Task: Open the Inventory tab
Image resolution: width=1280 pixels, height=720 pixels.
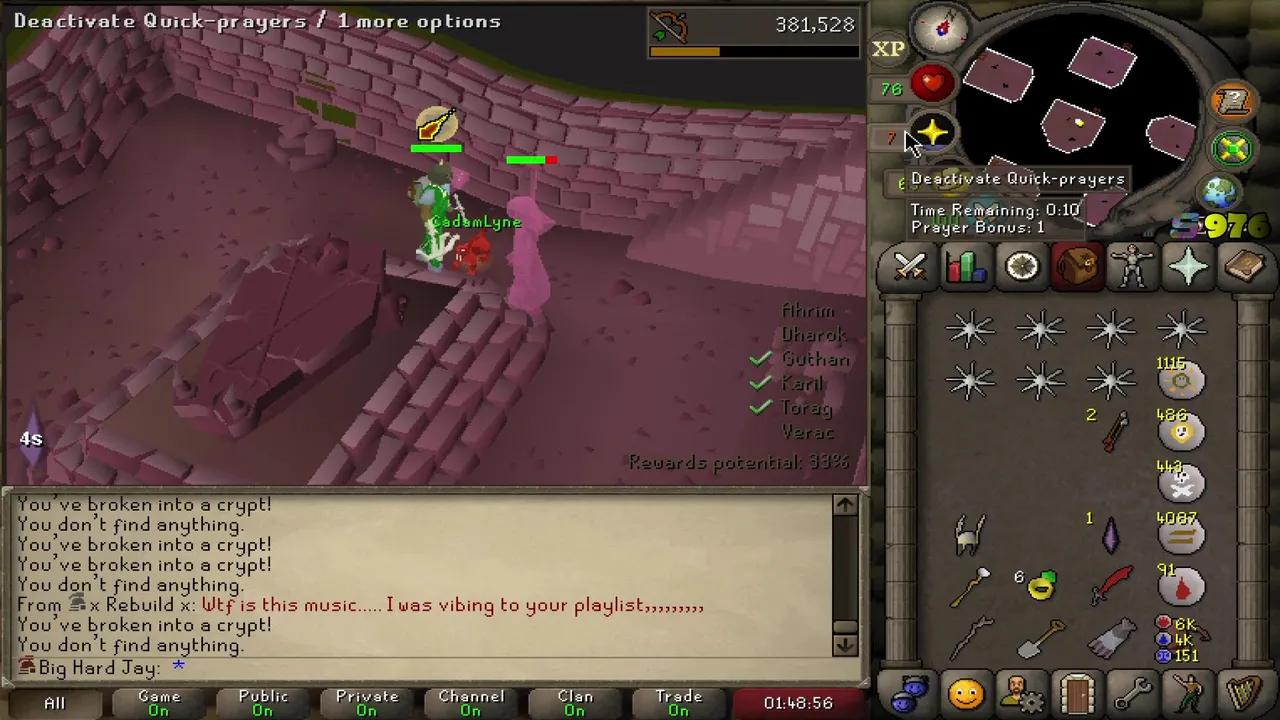Action: [1076, 265]
